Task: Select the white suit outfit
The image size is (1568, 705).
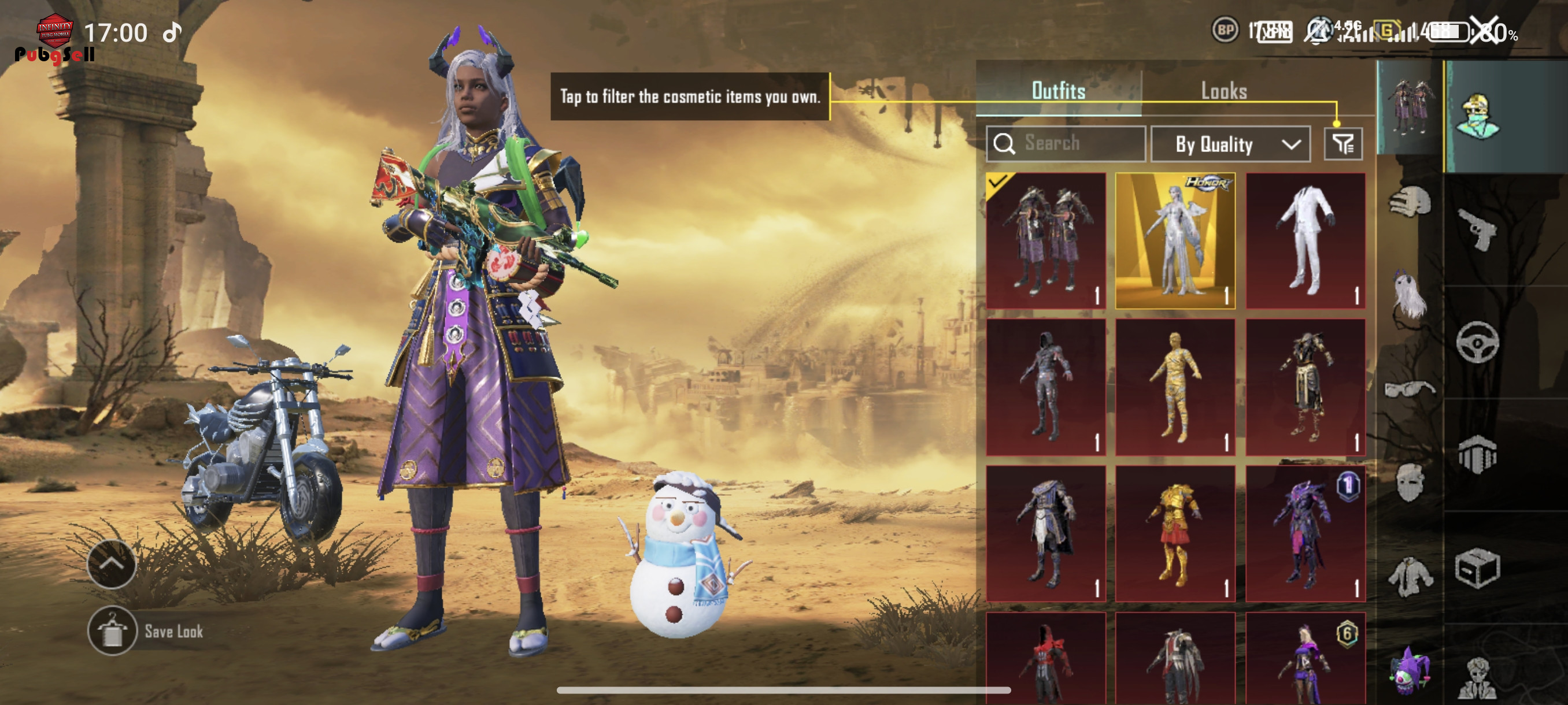Action: (x=1305, y=241)
